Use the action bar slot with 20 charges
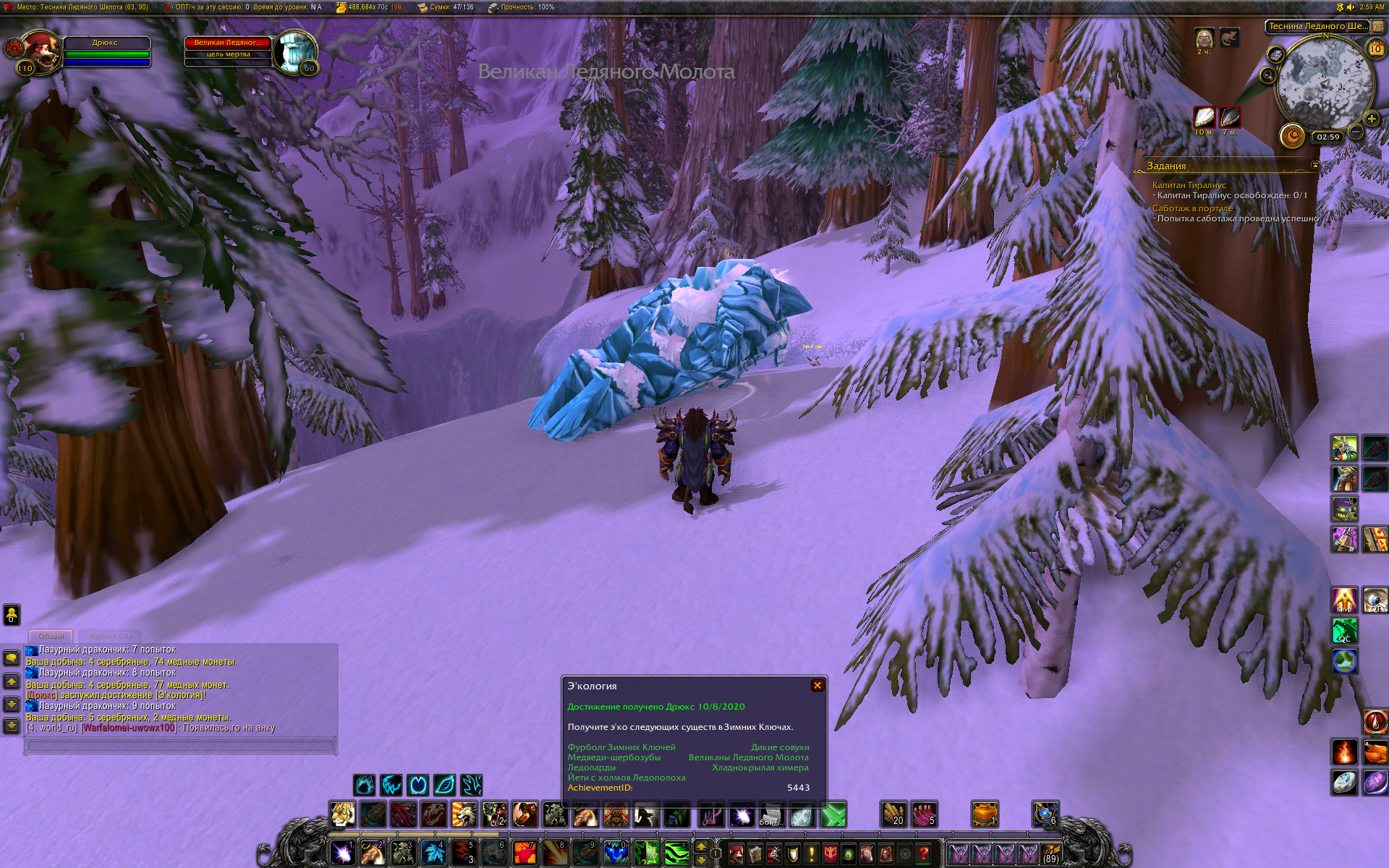 click(893, 814)
